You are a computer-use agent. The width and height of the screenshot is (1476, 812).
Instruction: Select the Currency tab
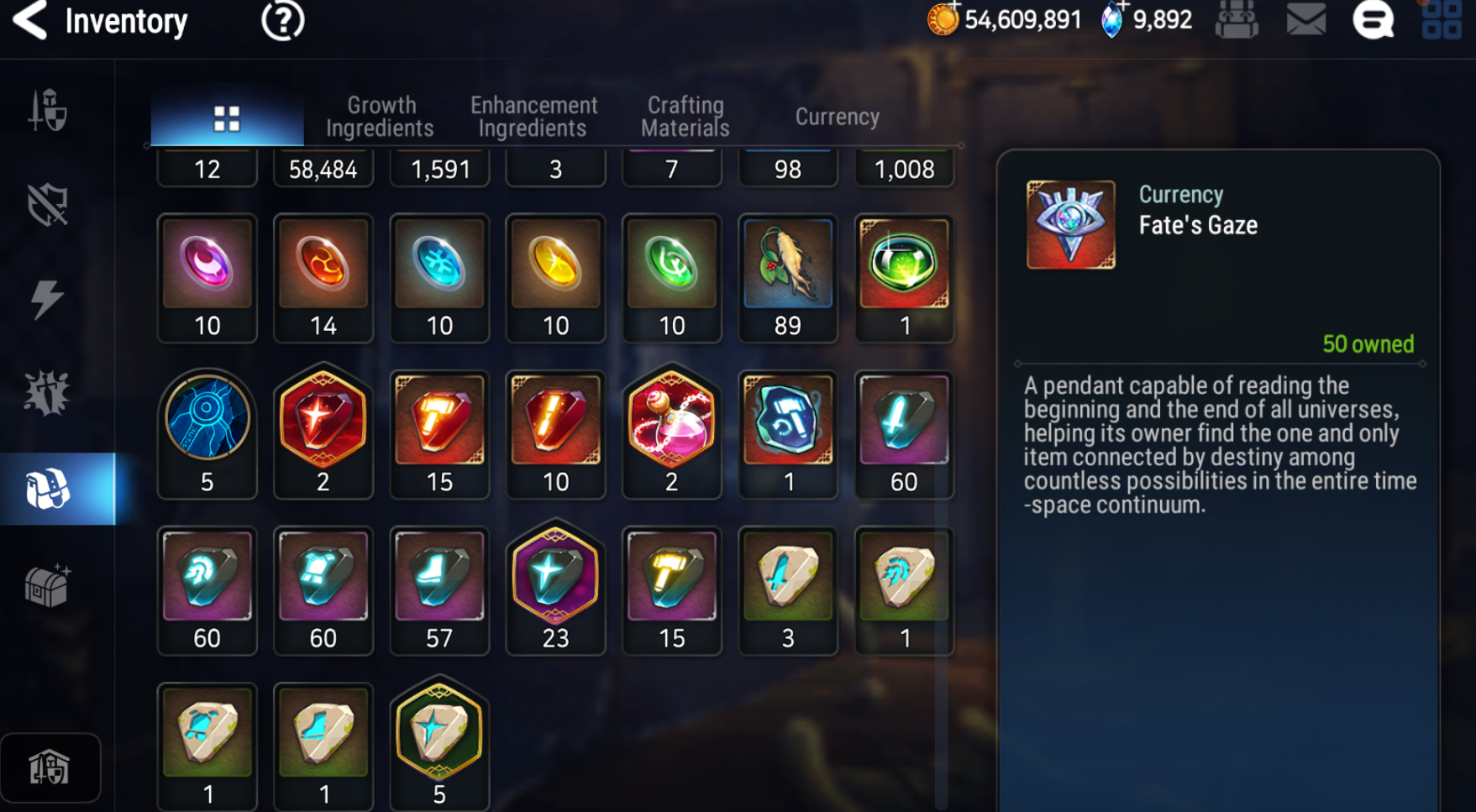click(837, 117)
